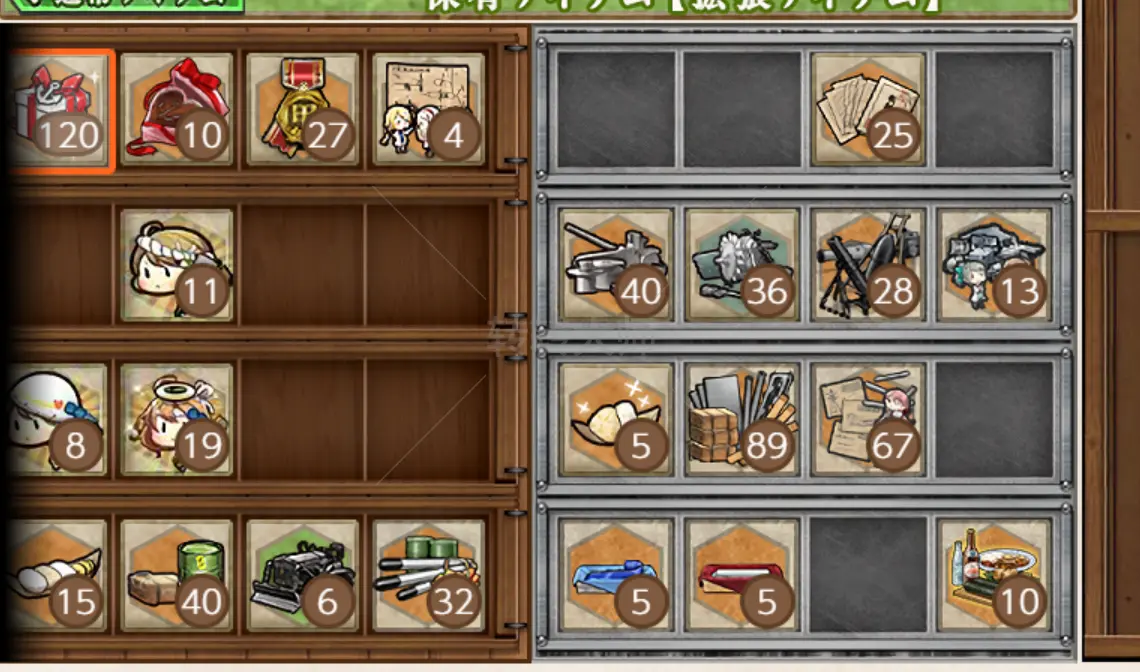Pick the headband fairy item with 11

pos(177,265)
